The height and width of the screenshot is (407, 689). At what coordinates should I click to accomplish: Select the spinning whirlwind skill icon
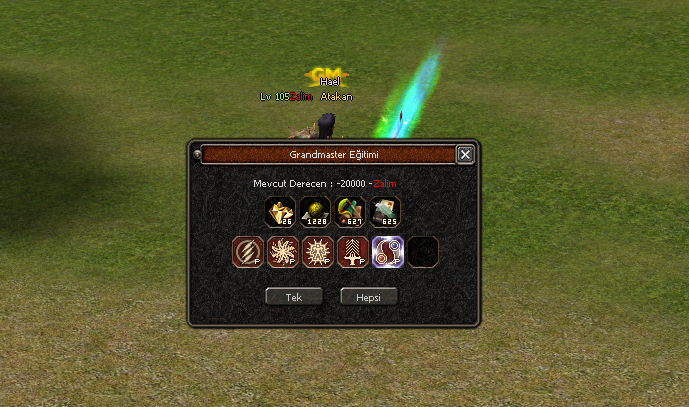click(283, 252)
